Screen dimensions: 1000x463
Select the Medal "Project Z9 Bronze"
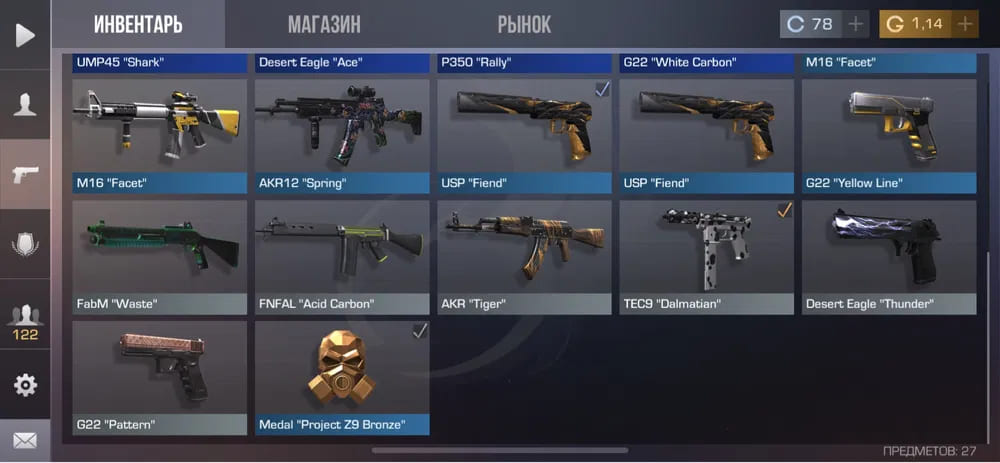point(342,377)
